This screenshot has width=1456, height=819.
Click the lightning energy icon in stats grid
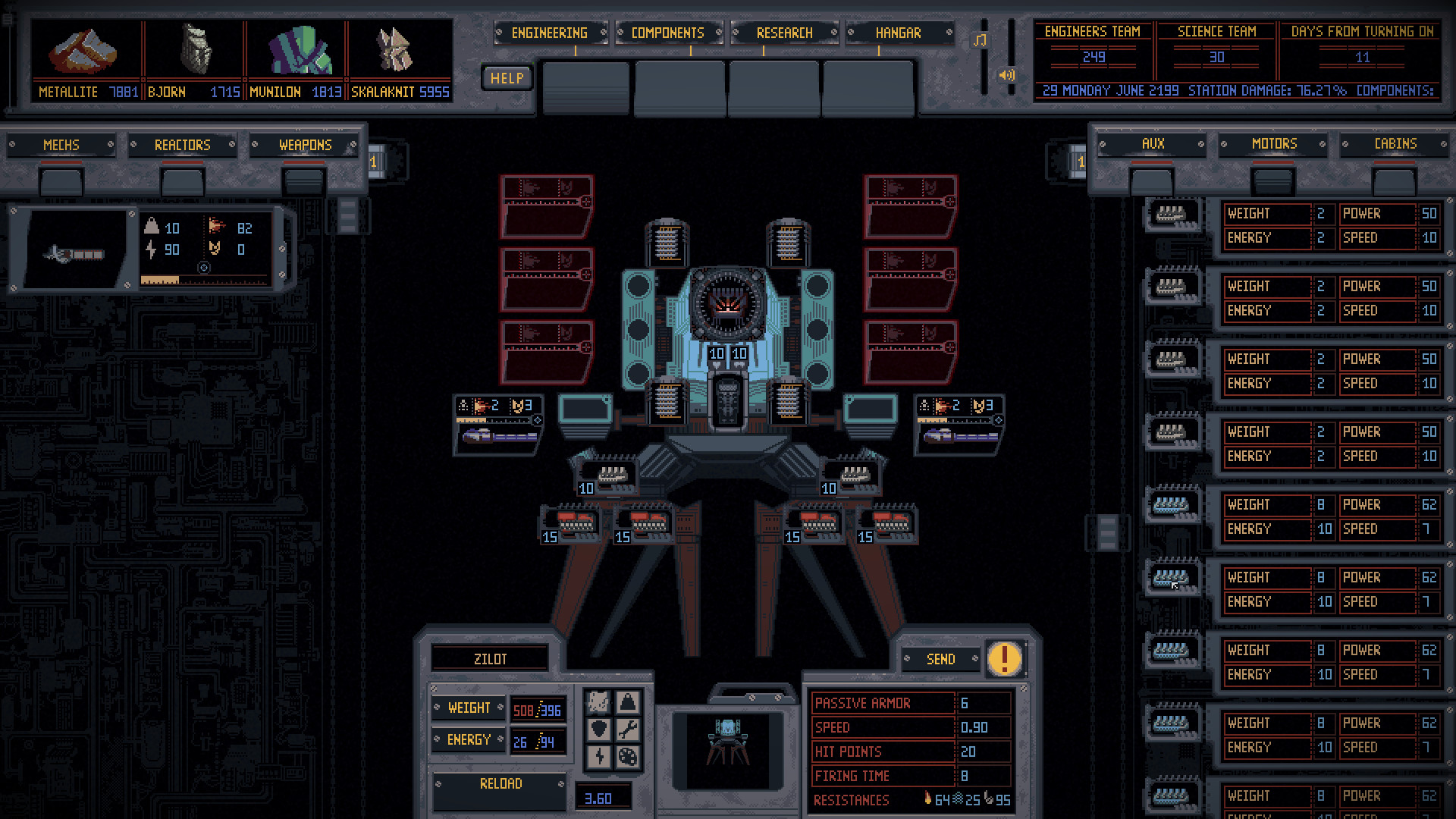coord(599,757)
